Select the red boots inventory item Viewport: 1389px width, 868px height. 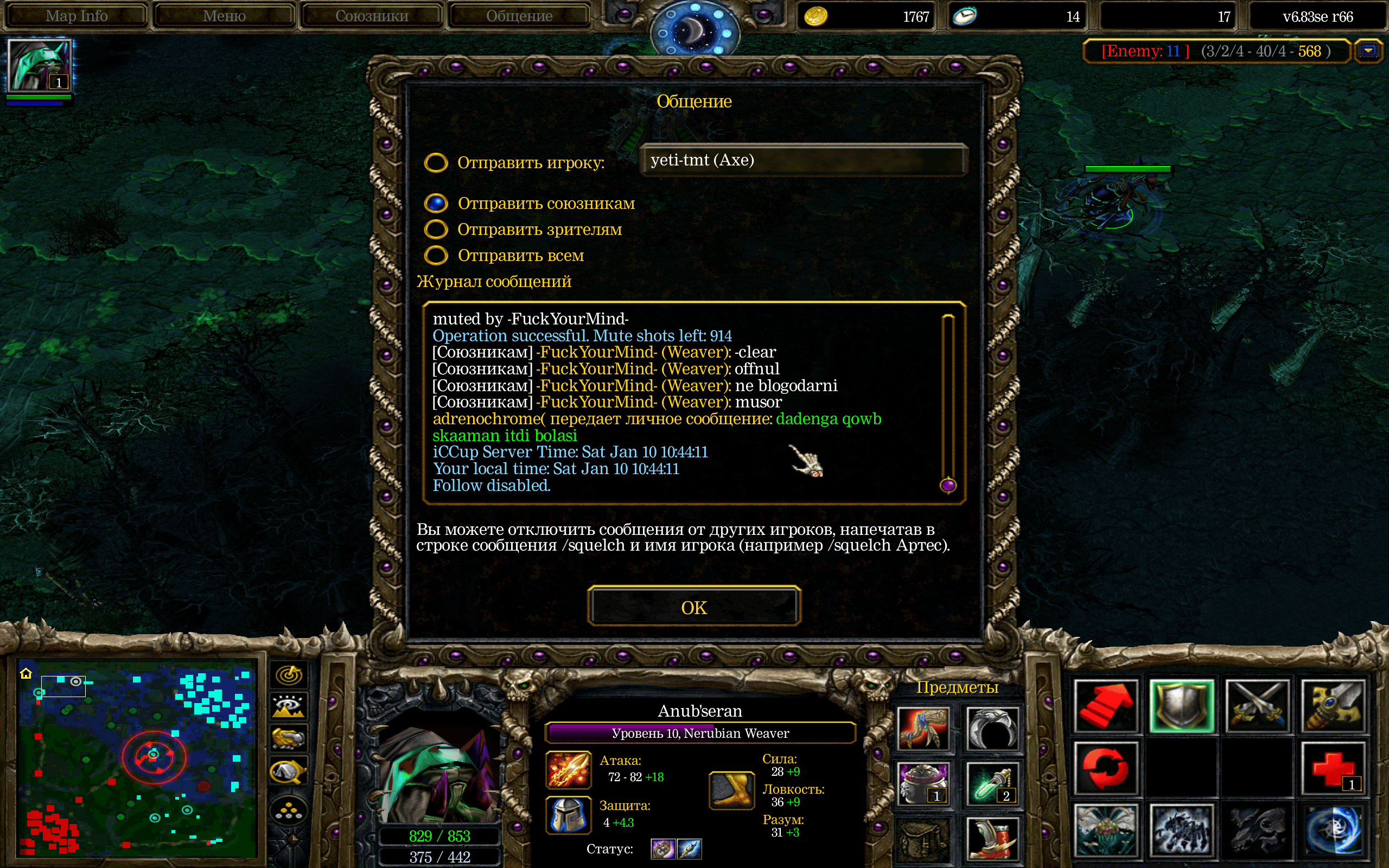point(992,839)
